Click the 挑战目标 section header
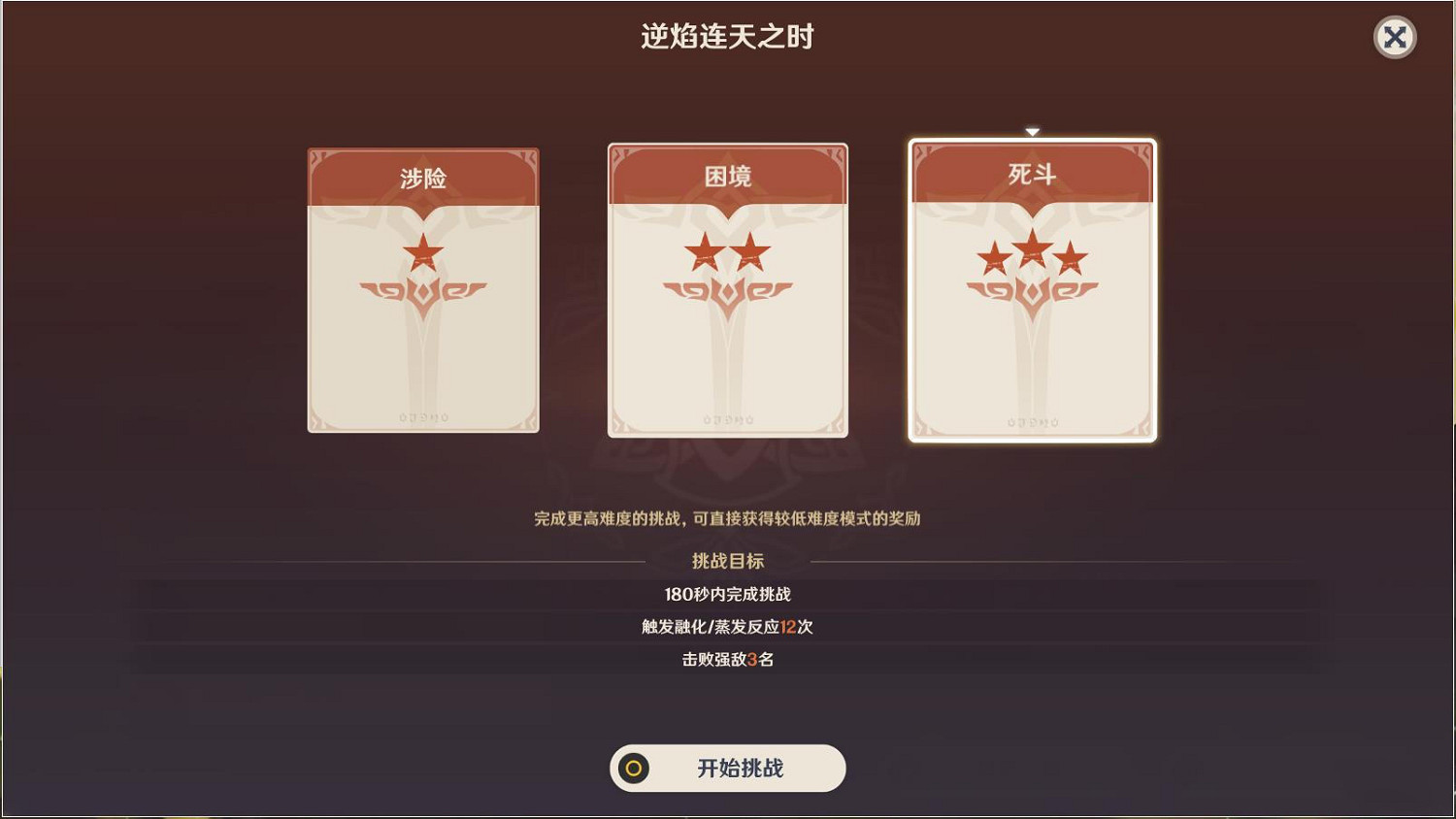The height and width of the screenshot is (819, 1456). point(726,560)
